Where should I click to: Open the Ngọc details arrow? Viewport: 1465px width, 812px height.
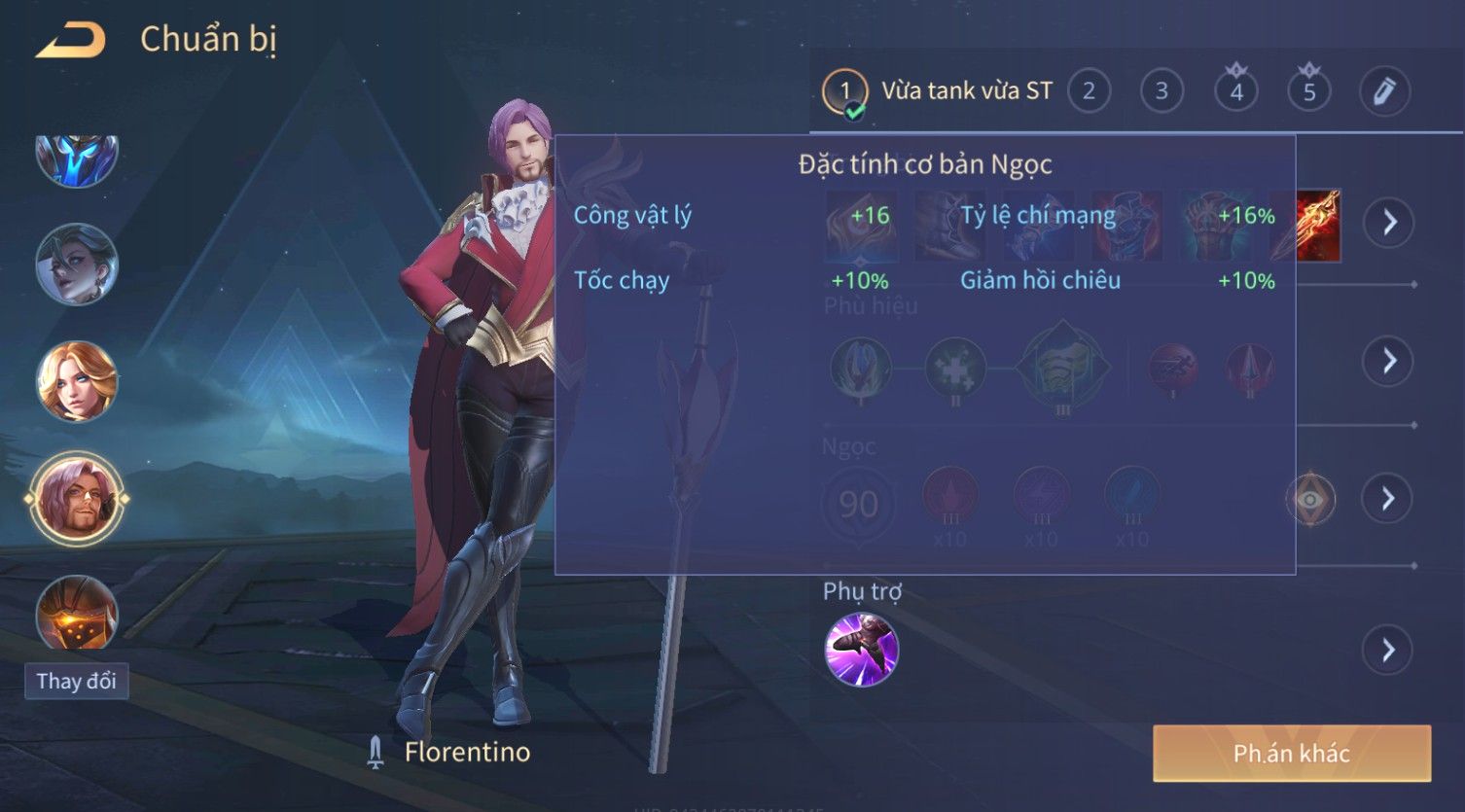tap(1388, 499)
